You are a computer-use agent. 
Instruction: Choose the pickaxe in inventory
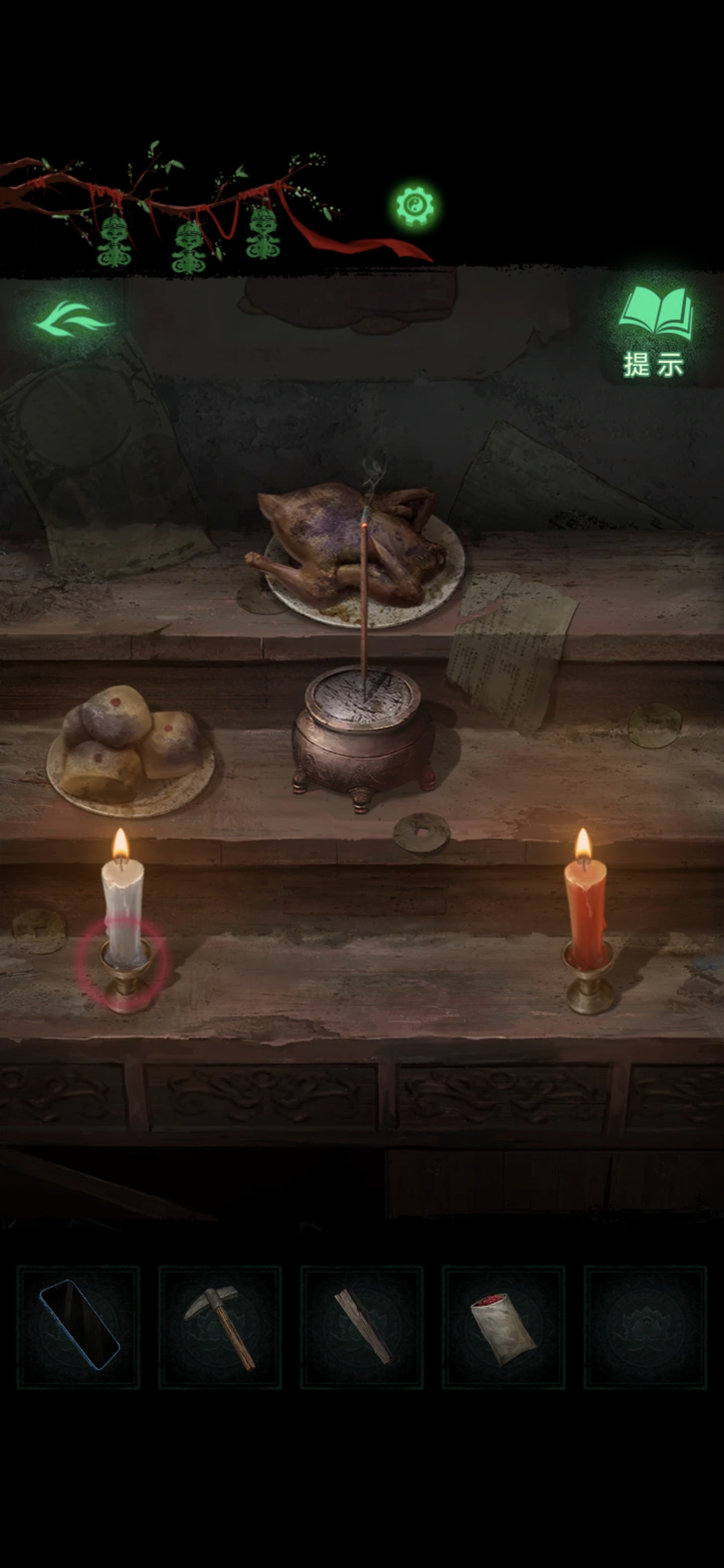click(220, 1326)
